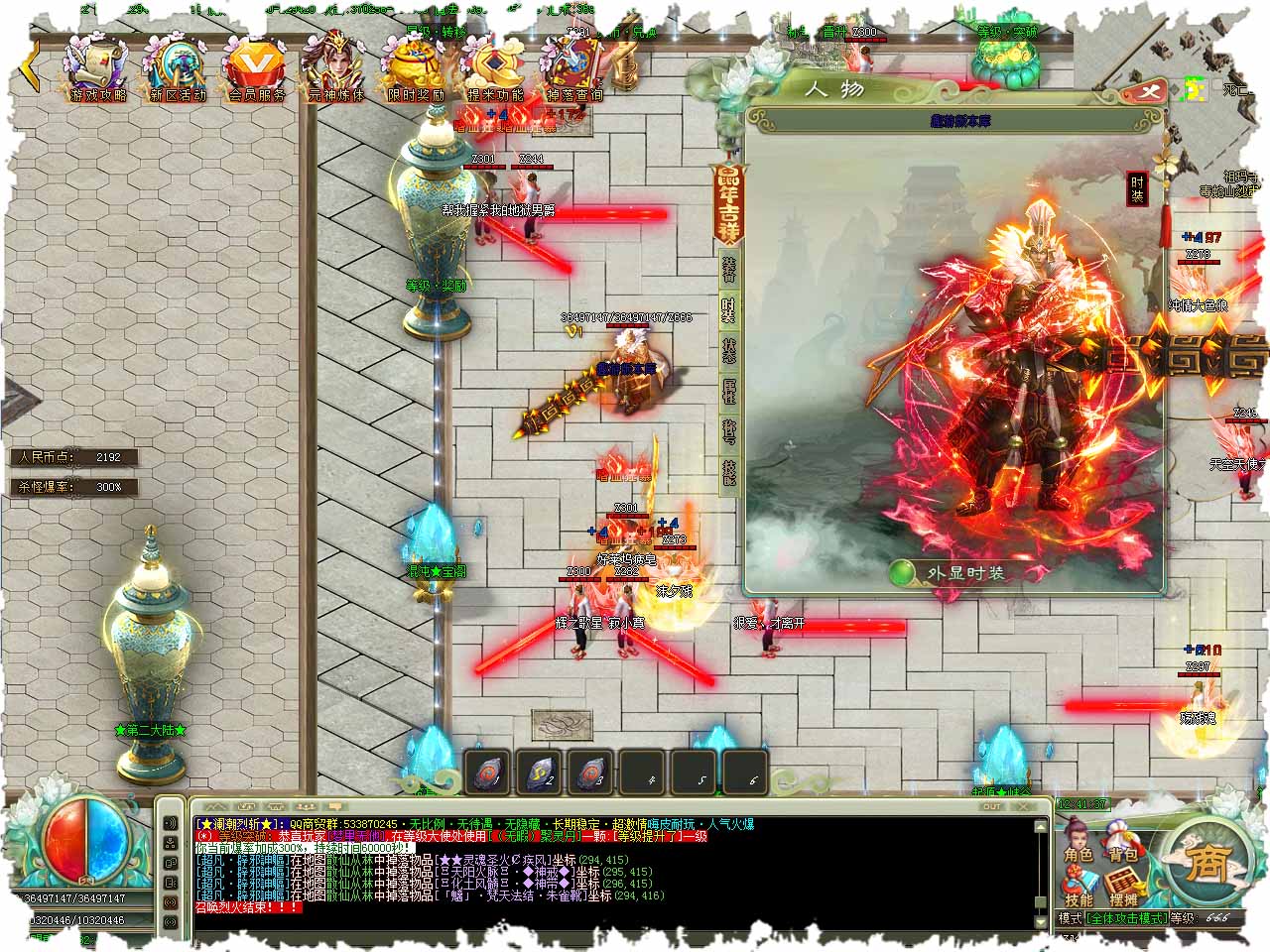The image size is (1270, 952).
Task: Open the 元神炼体 icon
Action: (335, 67)
